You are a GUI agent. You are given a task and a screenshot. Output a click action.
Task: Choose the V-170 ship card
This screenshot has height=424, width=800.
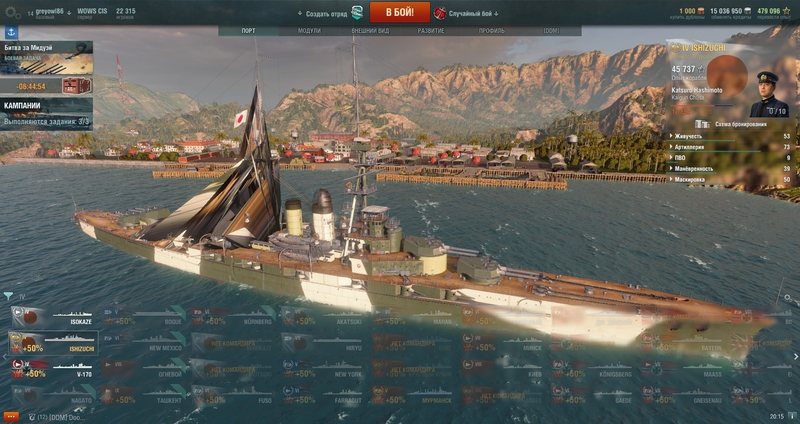(x=50, y=368)
